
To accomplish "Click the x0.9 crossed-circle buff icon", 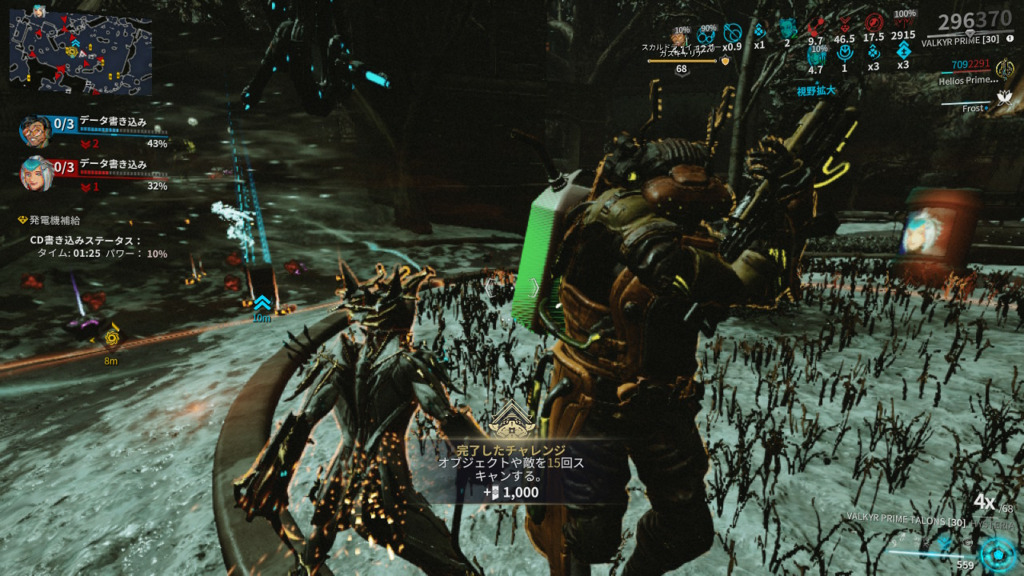I will click(x=733, y=31).
